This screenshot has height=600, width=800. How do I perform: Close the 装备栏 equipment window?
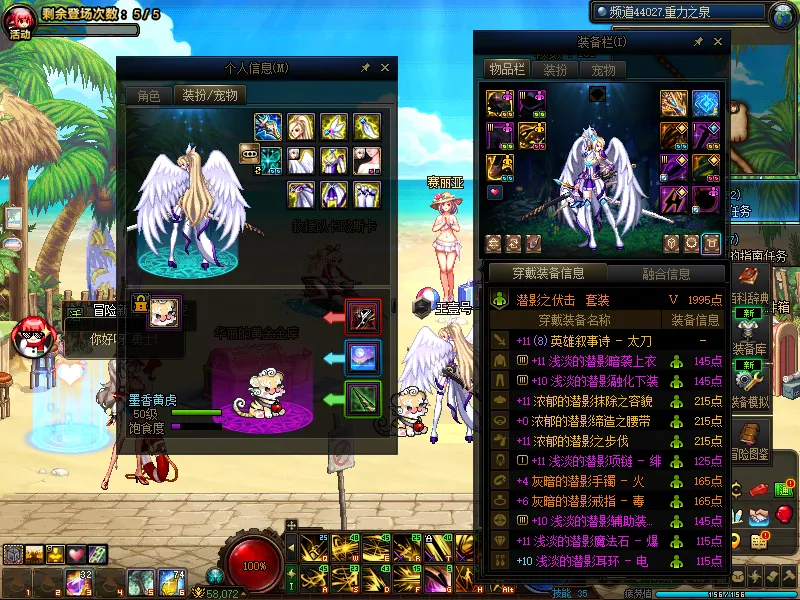point(716,42)
